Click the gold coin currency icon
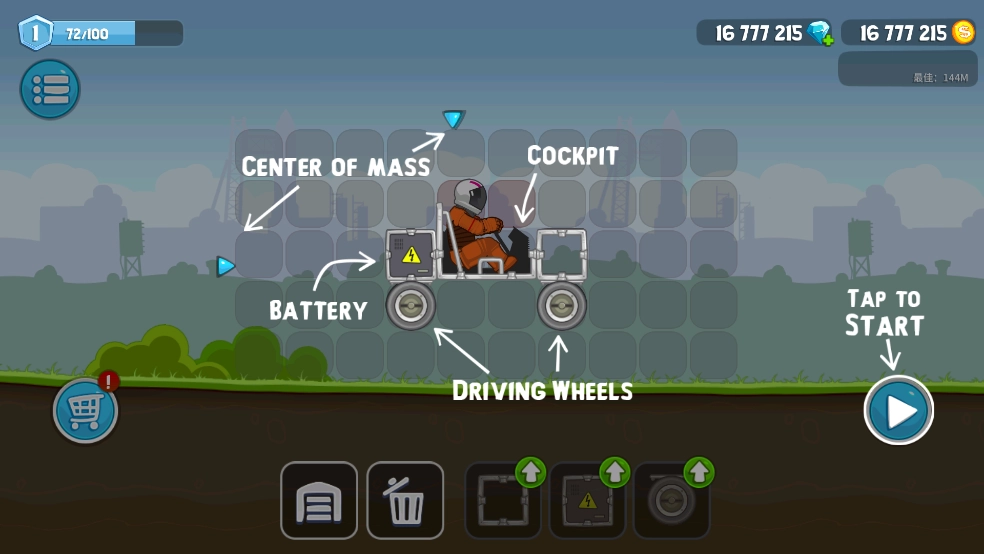 coord(963,32)
